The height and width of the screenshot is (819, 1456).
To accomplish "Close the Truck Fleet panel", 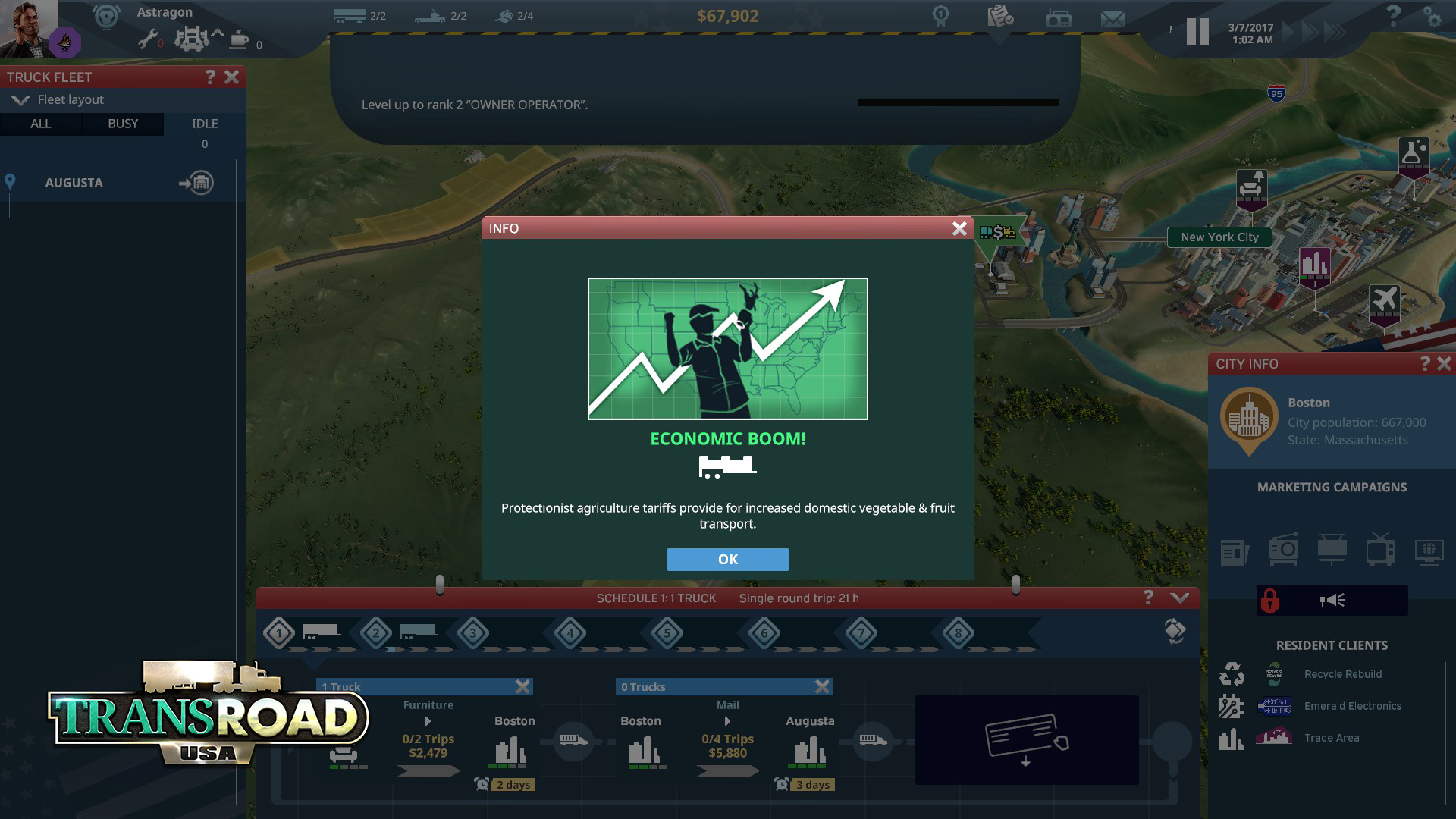I will point(232,77).
